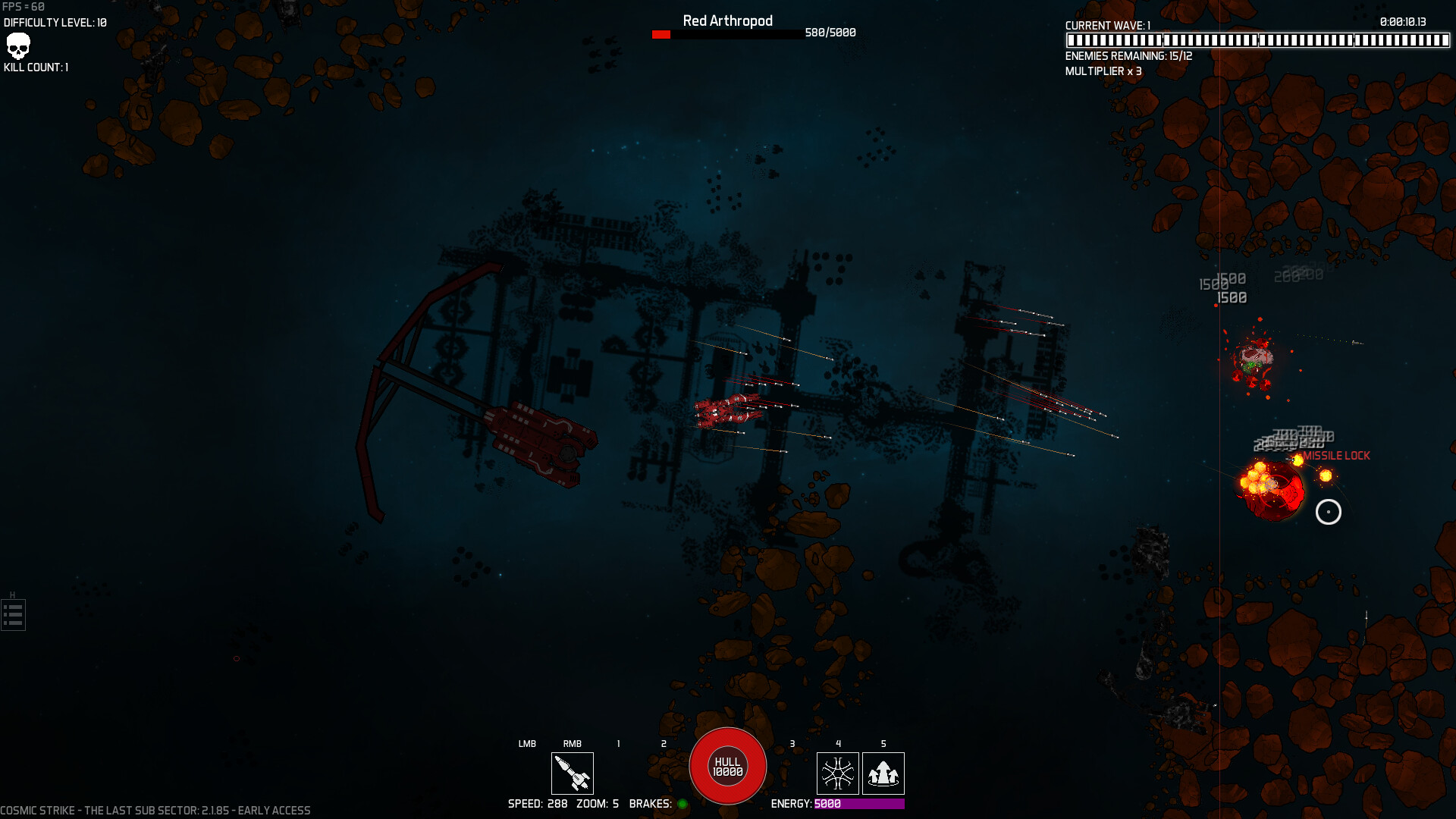Viewport: 1456px width, 819px height.
Task: Click the circular targeting reticle near the red ship
Action: [x=1329, y=513]
